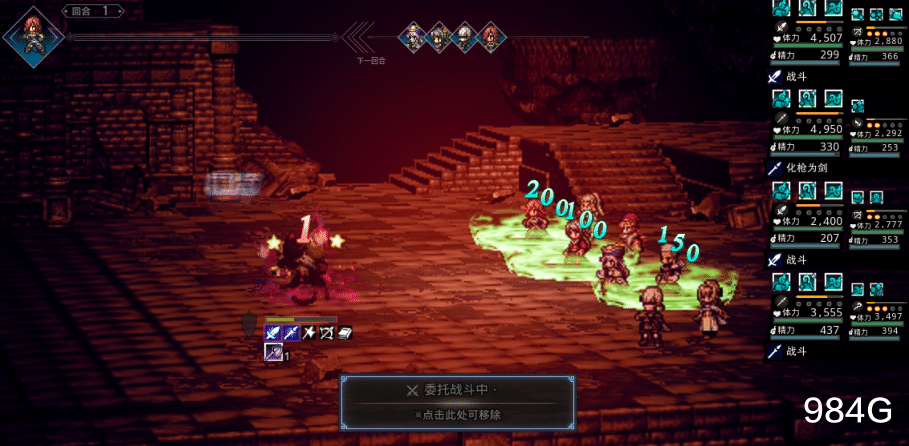Select the red-haired portrait in next-round order
909x446 pixels.
click(x=490, y=38)
